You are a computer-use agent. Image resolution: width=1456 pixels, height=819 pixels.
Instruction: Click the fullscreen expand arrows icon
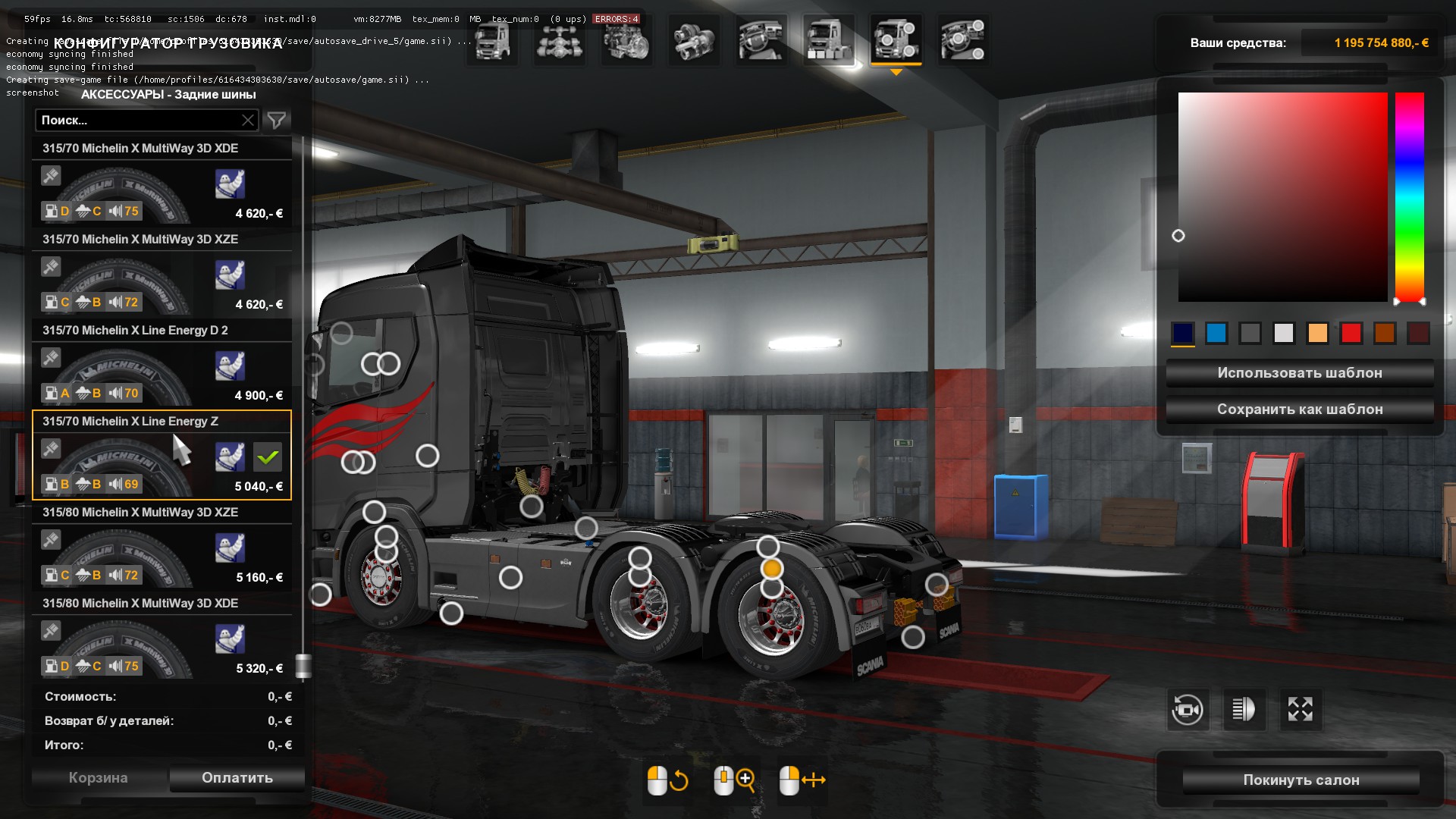(1300, 710)
